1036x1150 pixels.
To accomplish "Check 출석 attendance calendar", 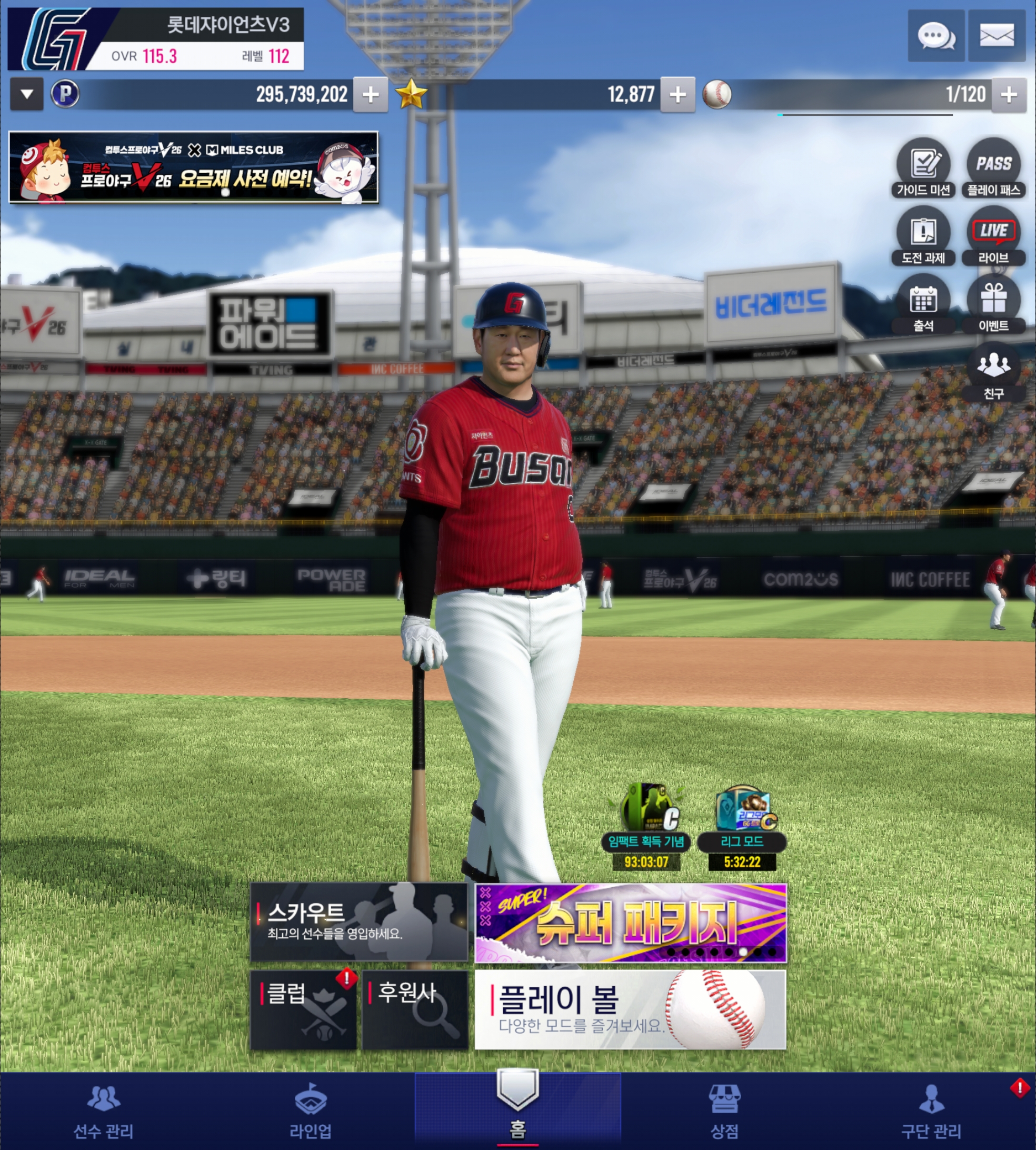I will (x=923, y=304).
